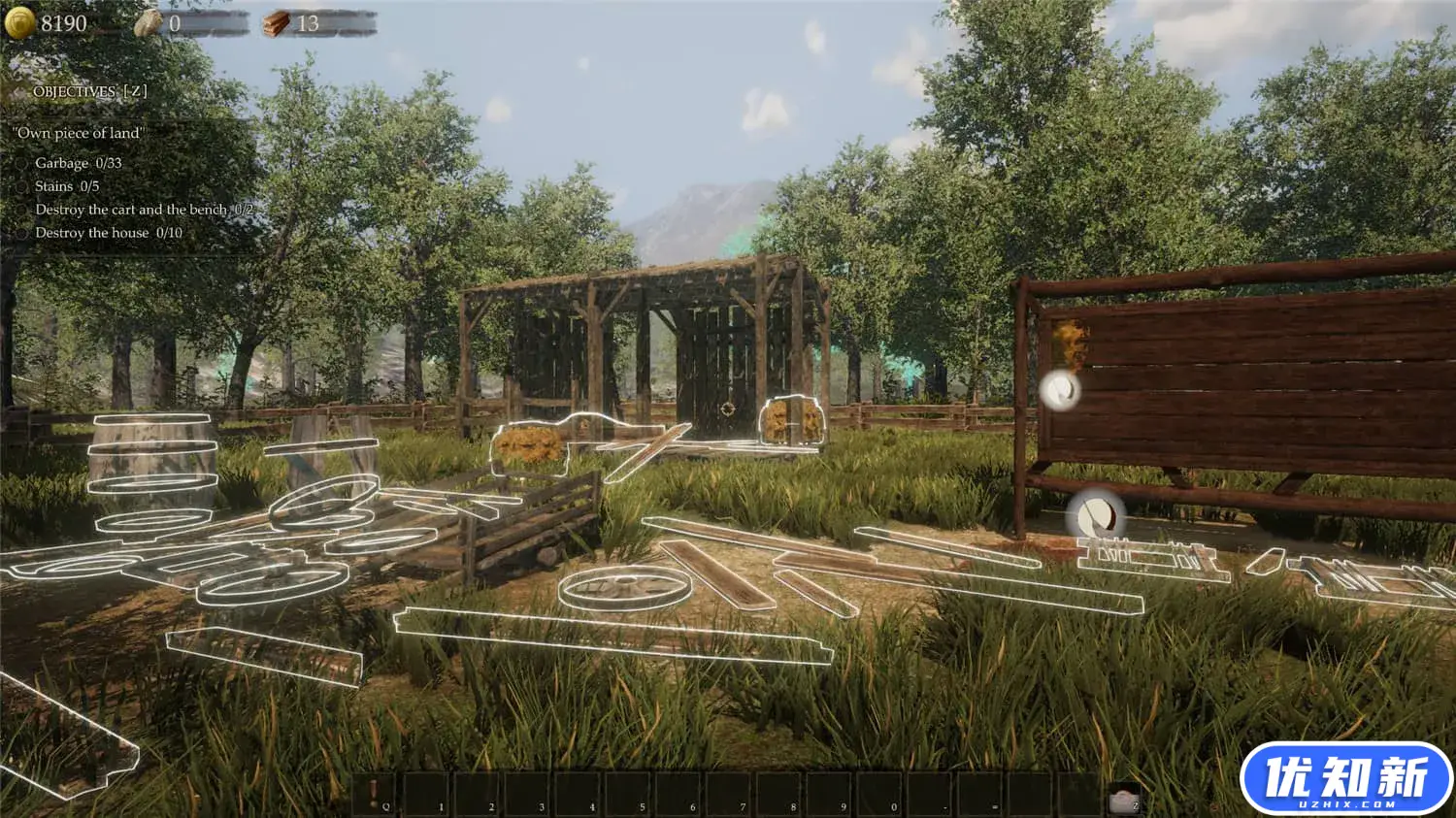Click the Garbage 0/33 objective
The width and height of the screenshot is (1456, 818).
[78, 163]
